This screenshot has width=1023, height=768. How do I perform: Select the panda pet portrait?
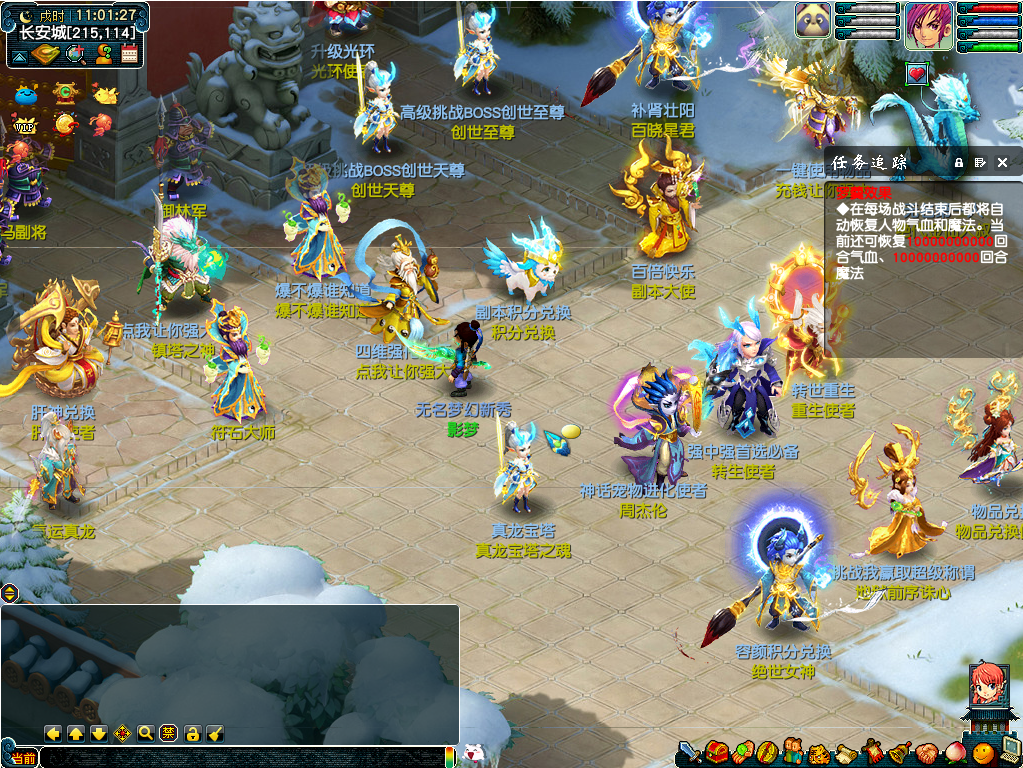[813, 20]
